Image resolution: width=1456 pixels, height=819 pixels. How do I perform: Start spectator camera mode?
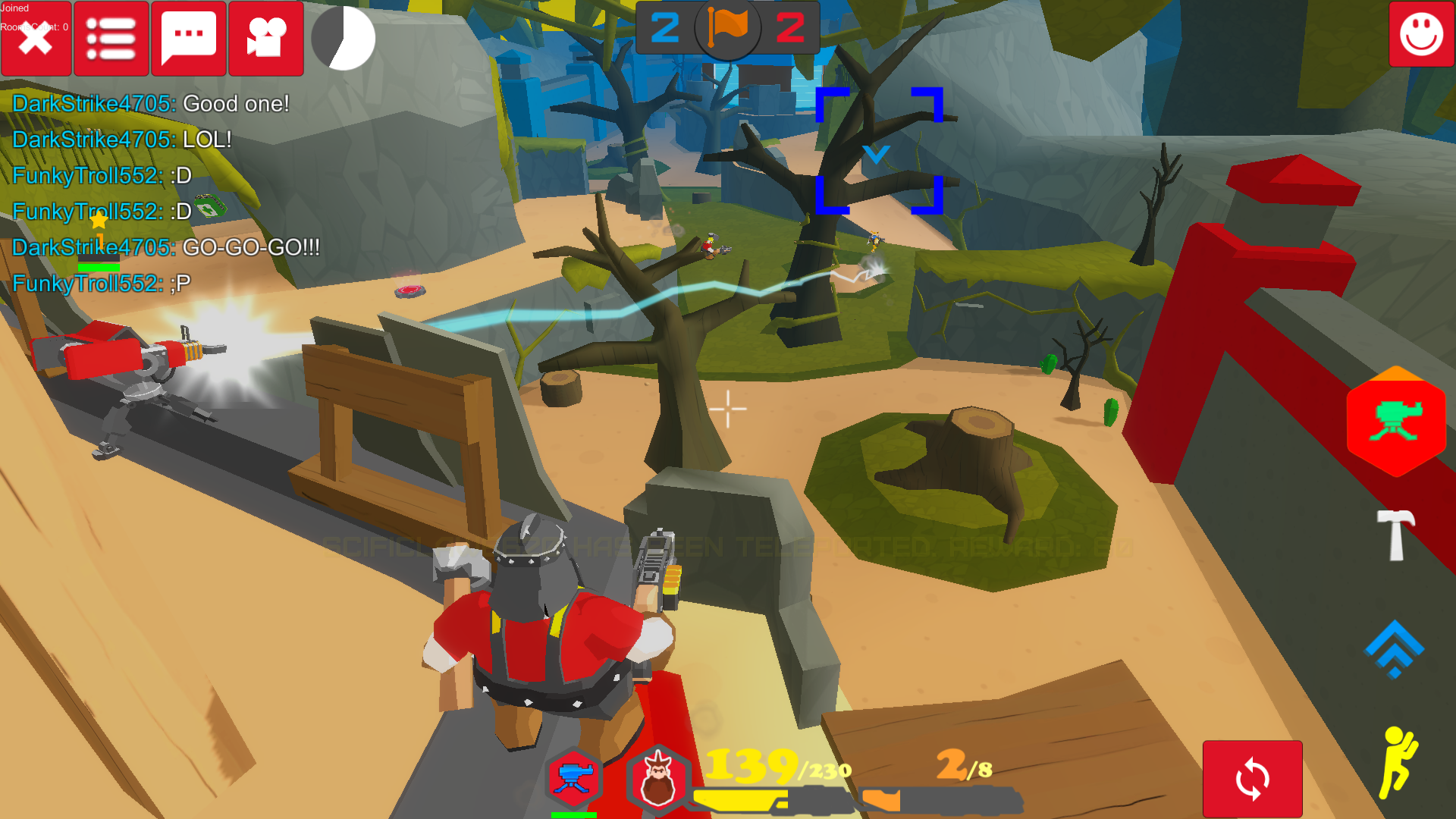(265, 39)
